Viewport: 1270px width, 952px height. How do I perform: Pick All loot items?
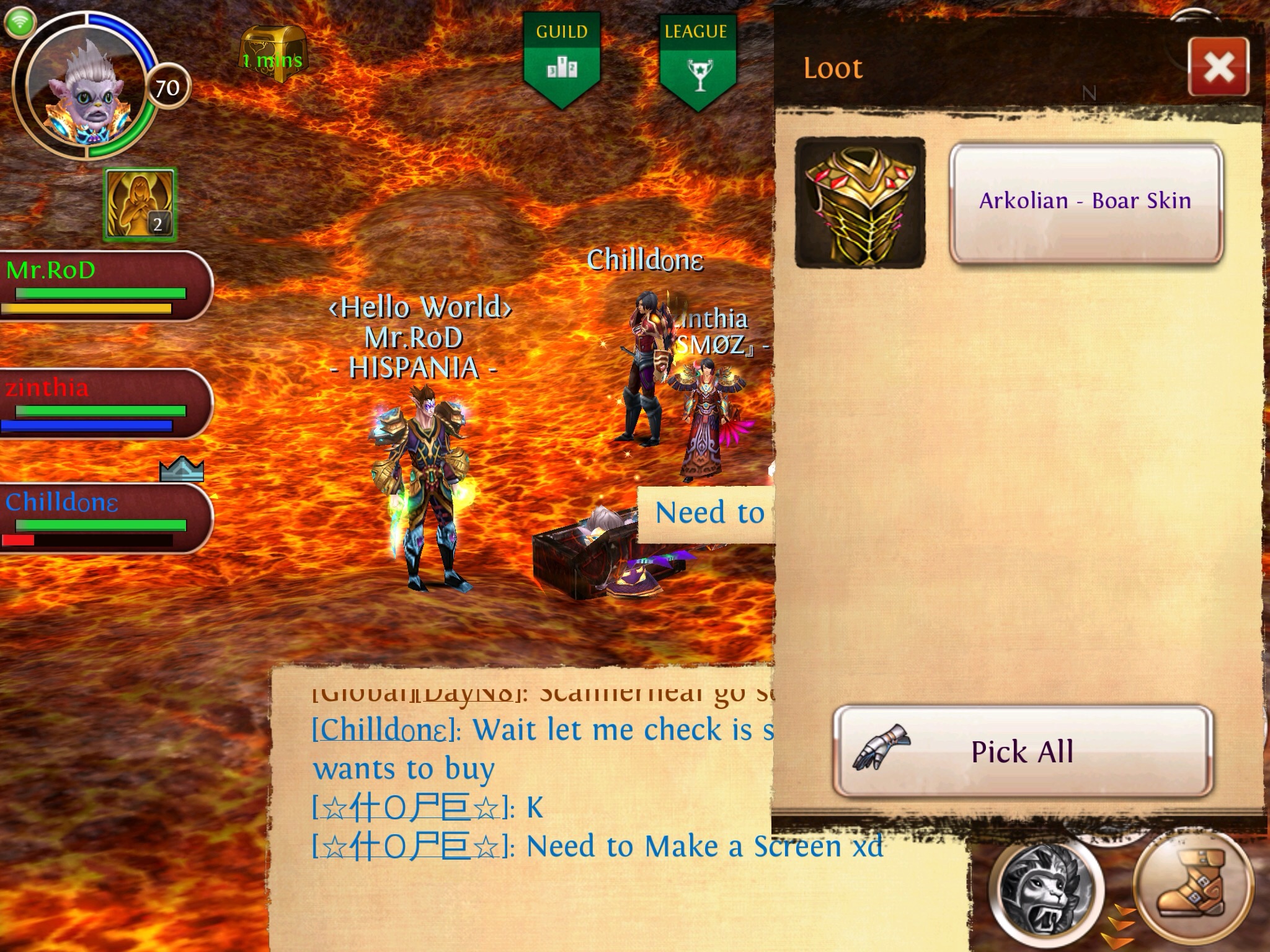[1022, 751]
